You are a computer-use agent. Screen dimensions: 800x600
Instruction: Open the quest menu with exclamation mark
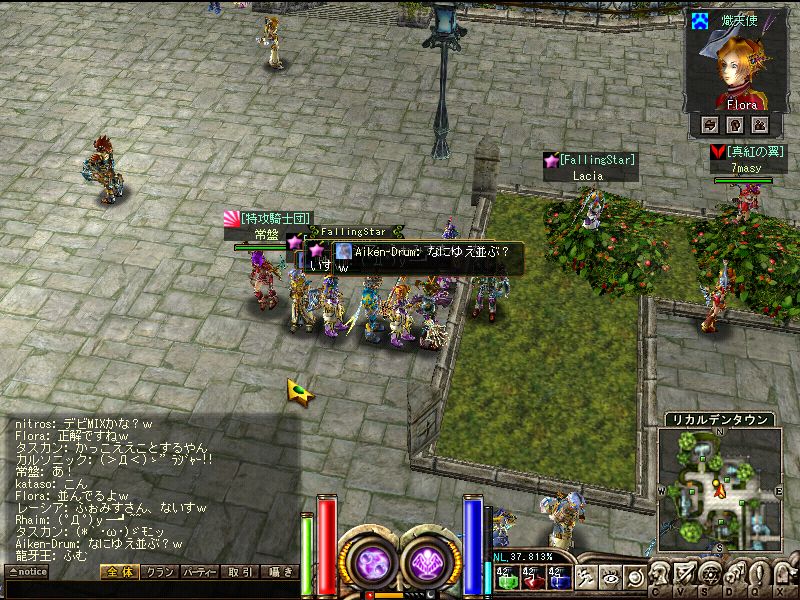tap(756, 577)
